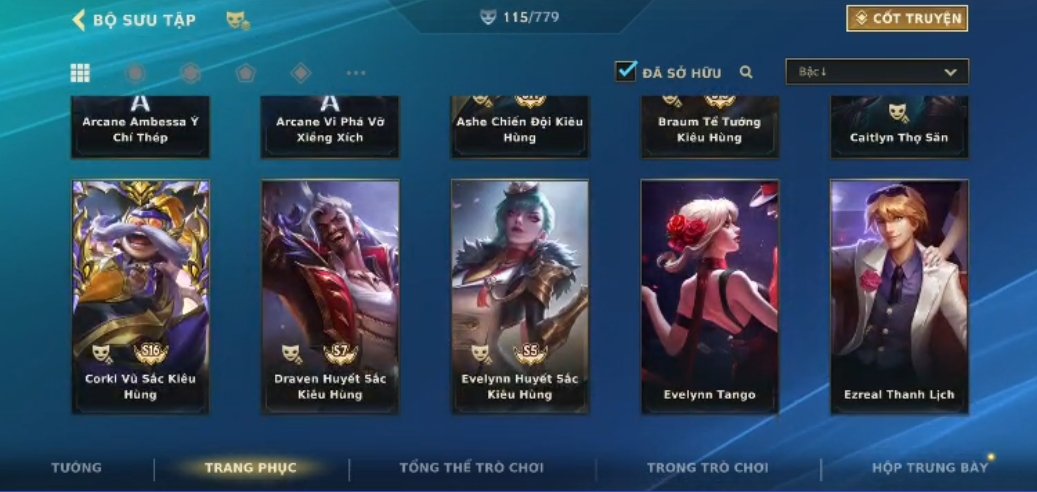Pick the Evelynn Huyết Sắc Kiêu Hùng skin
The image size is (1037, 492).
[x=520, y=296]
